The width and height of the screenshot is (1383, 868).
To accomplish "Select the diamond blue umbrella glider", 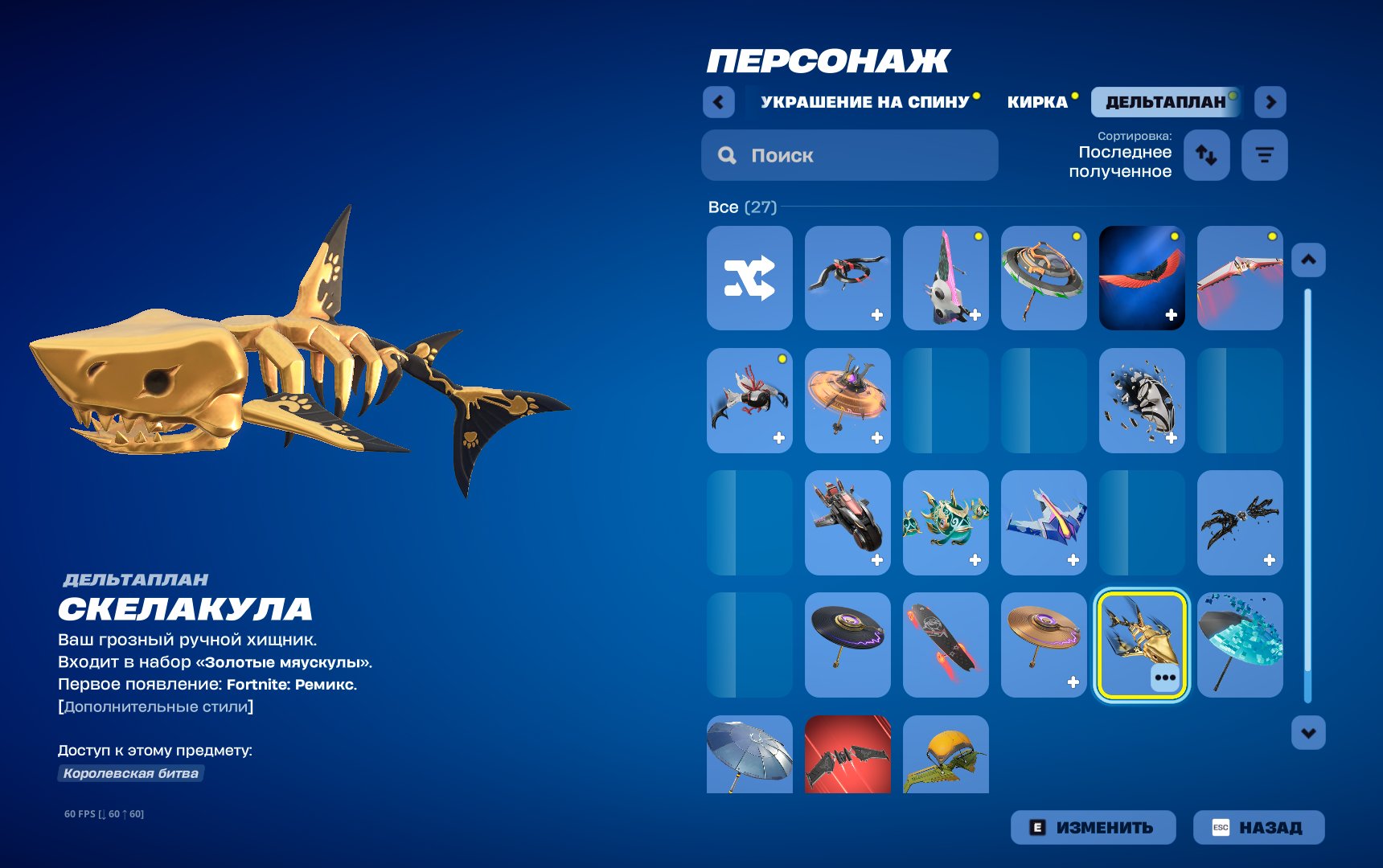I will (1239, 645).
